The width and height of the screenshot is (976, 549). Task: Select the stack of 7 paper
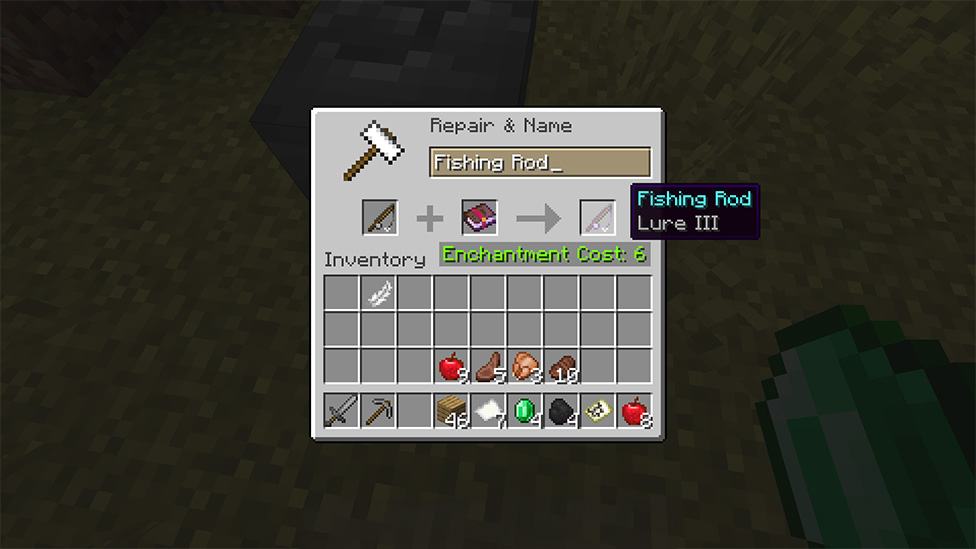(x=488, y=411)
